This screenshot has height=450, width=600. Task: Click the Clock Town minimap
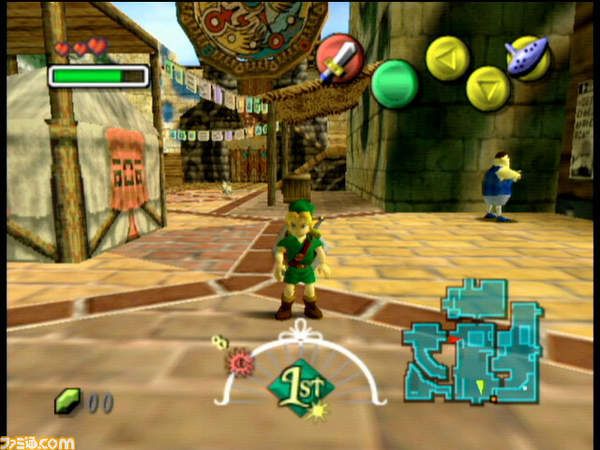(x=471, y=342)
